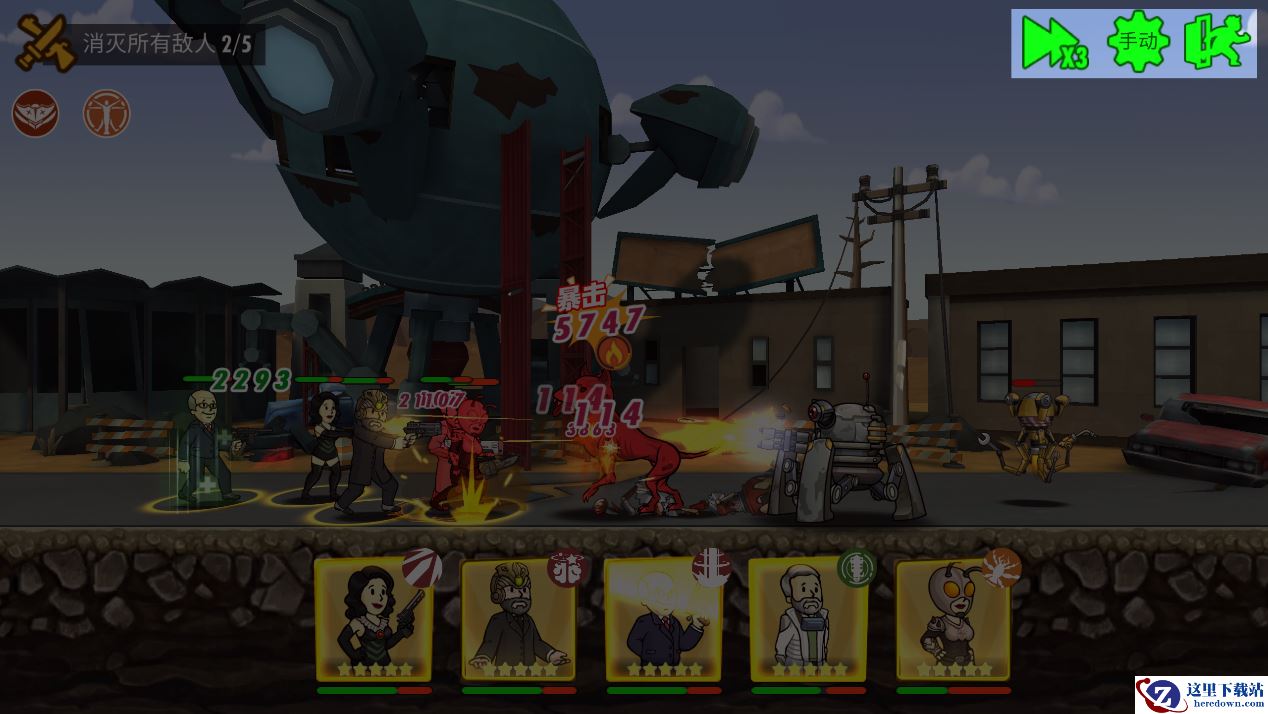Click the Vitruvian man emblem icon
This screenshot has height=714, width=1268.
(x=106, y=114)
